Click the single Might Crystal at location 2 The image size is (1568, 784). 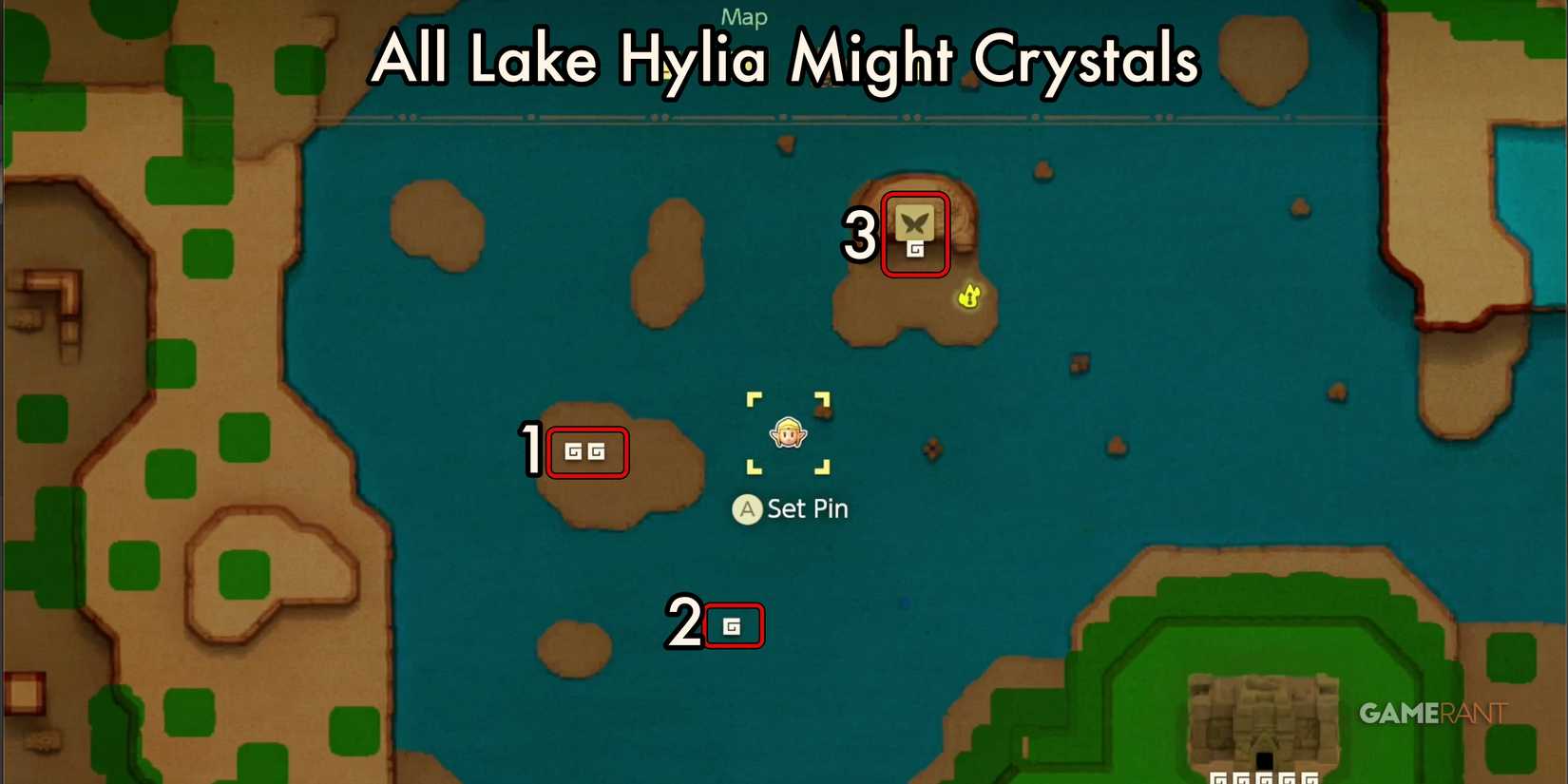point(734,625)
